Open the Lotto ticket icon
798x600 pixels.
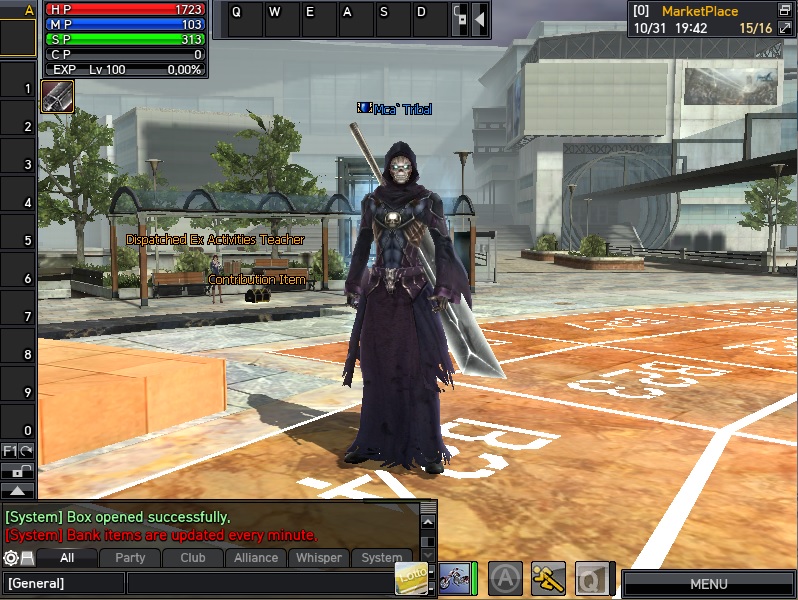412,577
